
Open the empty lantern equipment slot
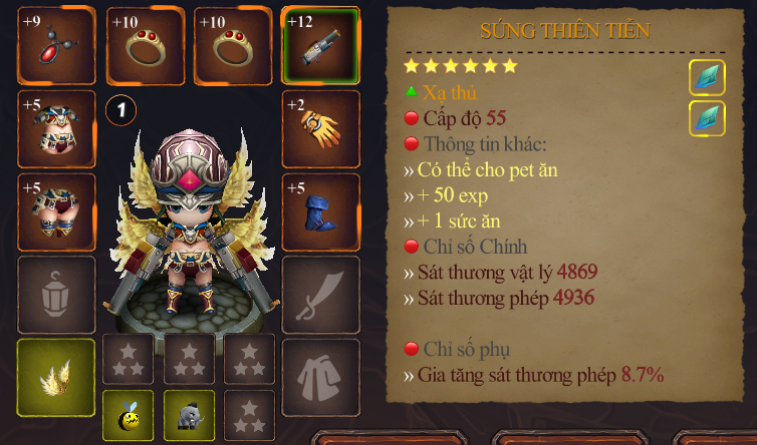[56, 294]
